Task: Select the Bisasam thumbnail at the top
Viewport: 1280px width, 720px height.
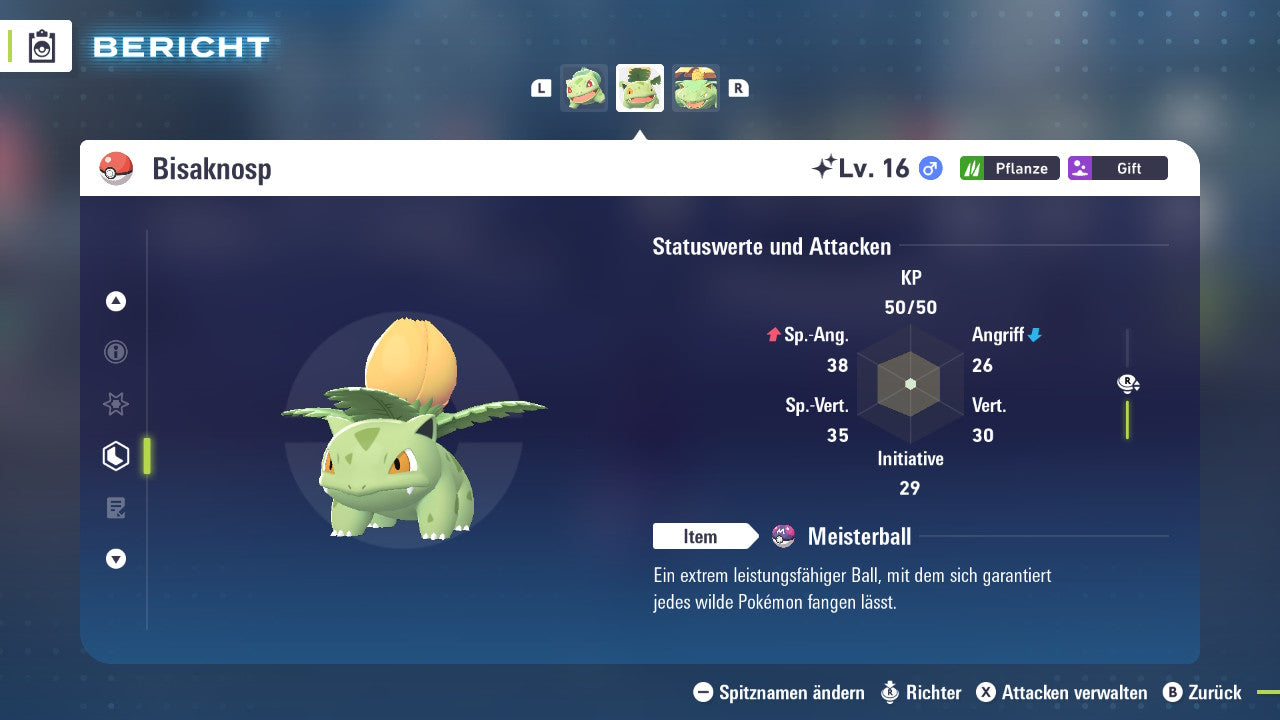Action: 584,88
